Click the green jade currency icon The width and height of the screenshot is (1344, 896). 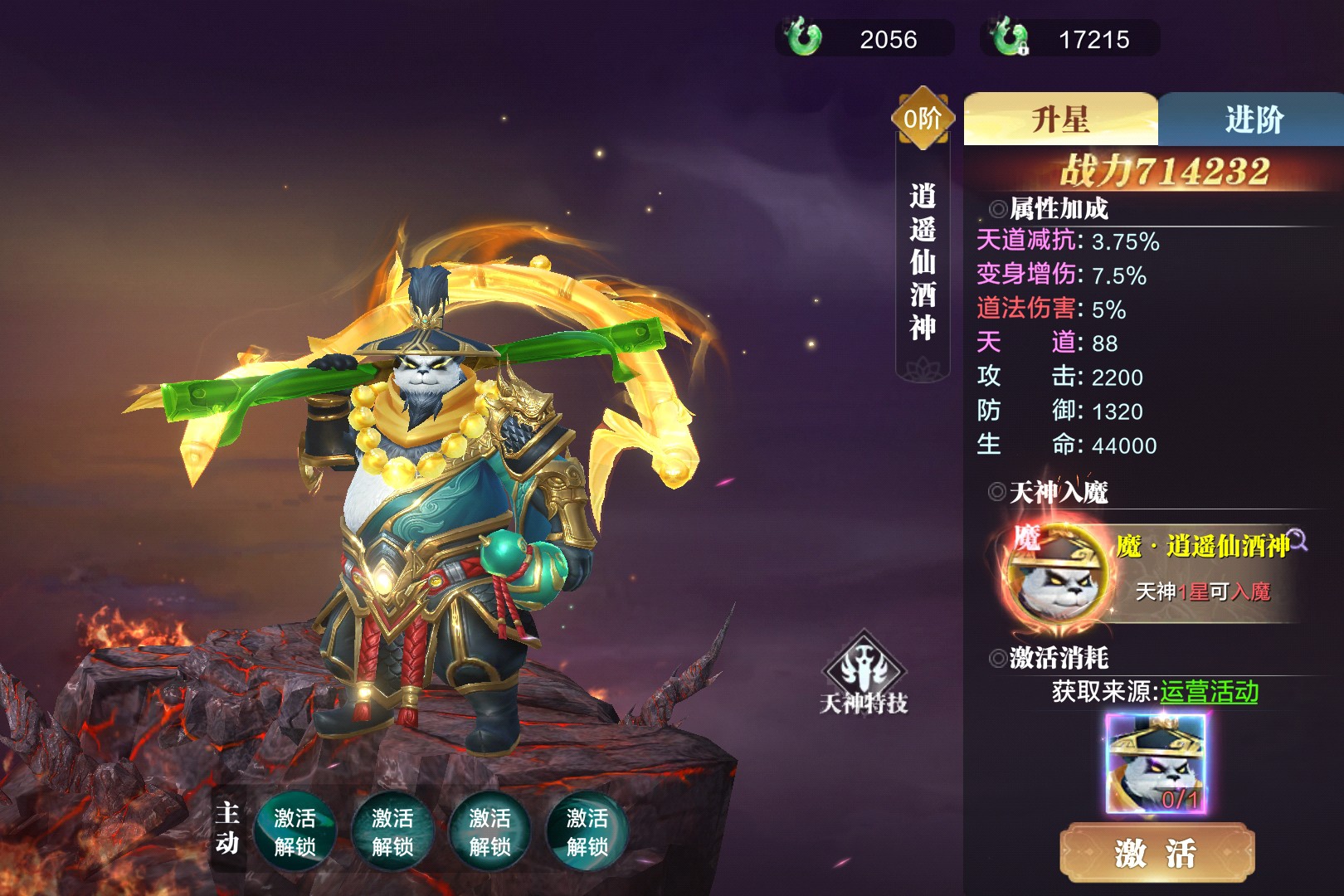[803, 38]
